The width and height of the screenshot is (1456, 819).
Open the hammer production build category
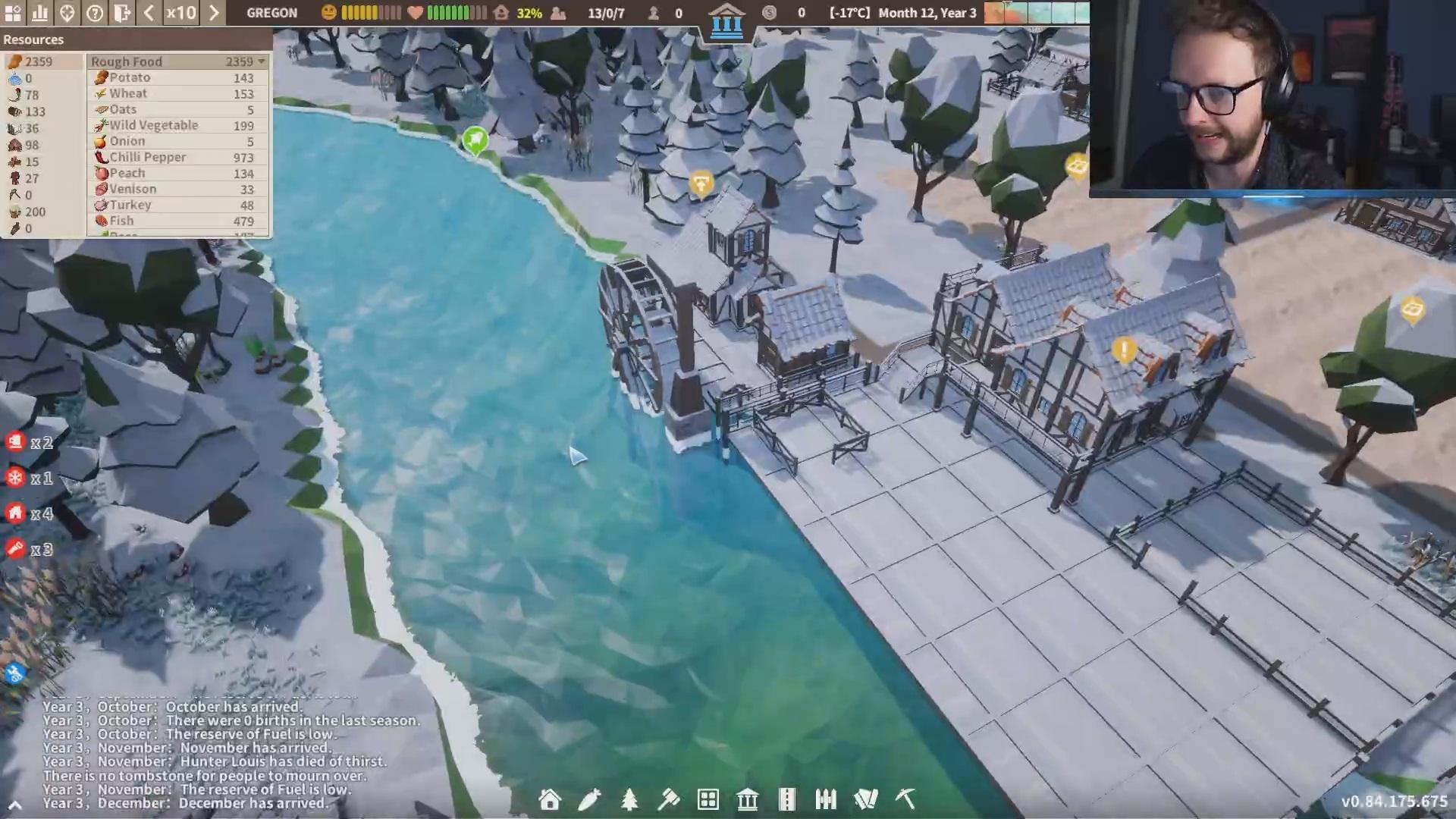pyautogui.click(x=669, y=799)
